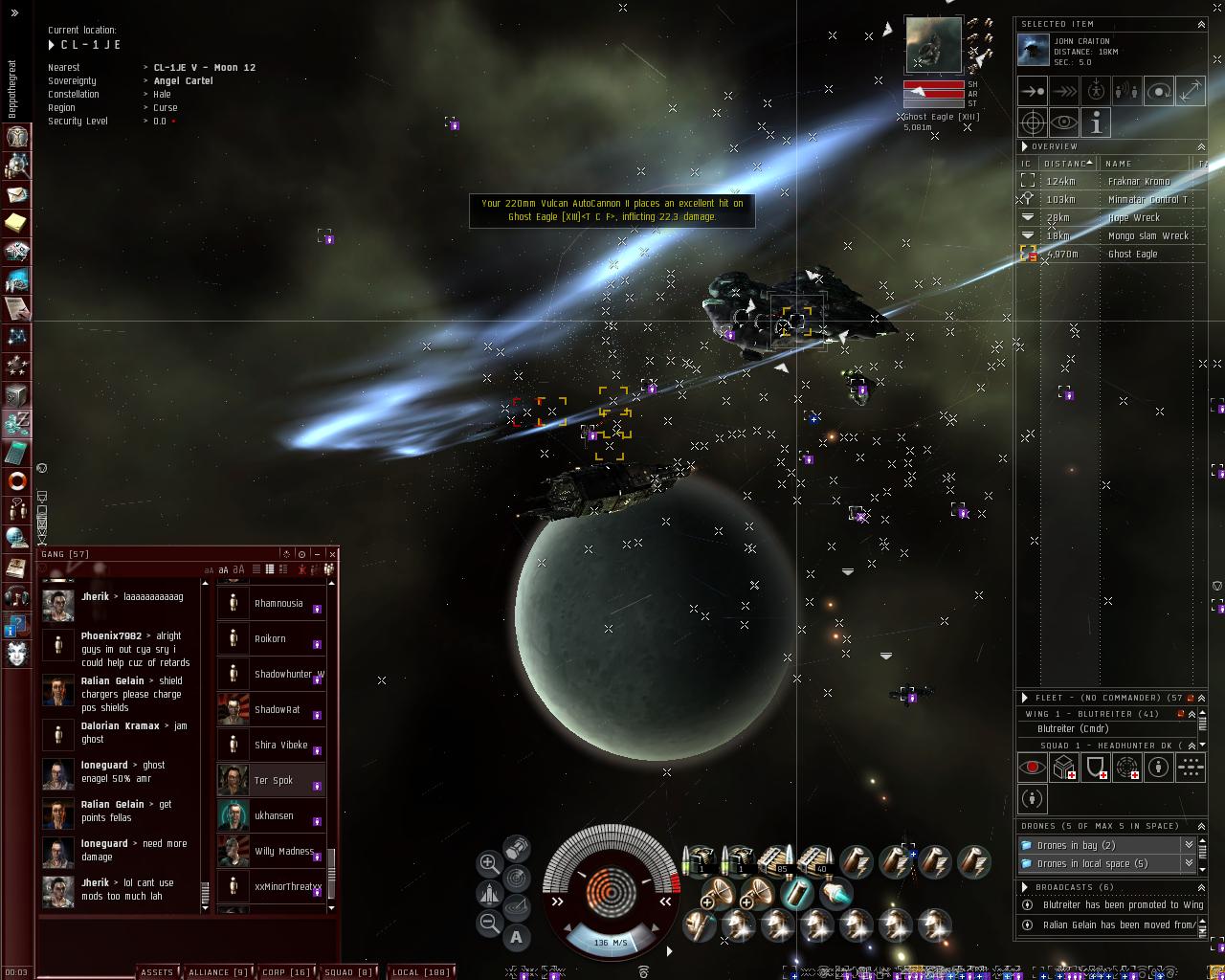Screen dimensions: 1225x980
Task: Collapse the Selected Item panel
Action: point(1201,24)
